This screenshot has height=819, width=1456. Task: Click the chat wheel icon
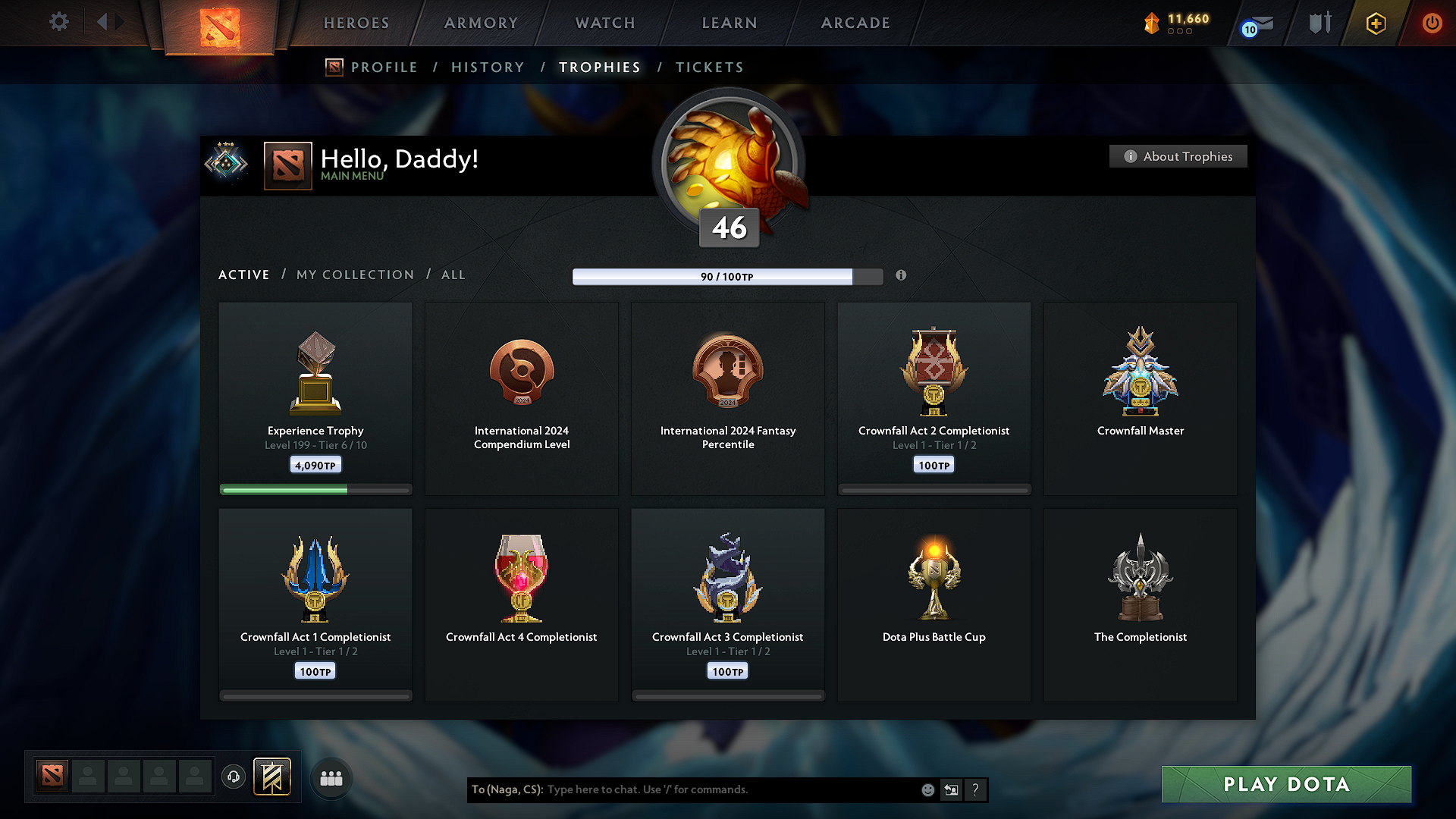952,789
